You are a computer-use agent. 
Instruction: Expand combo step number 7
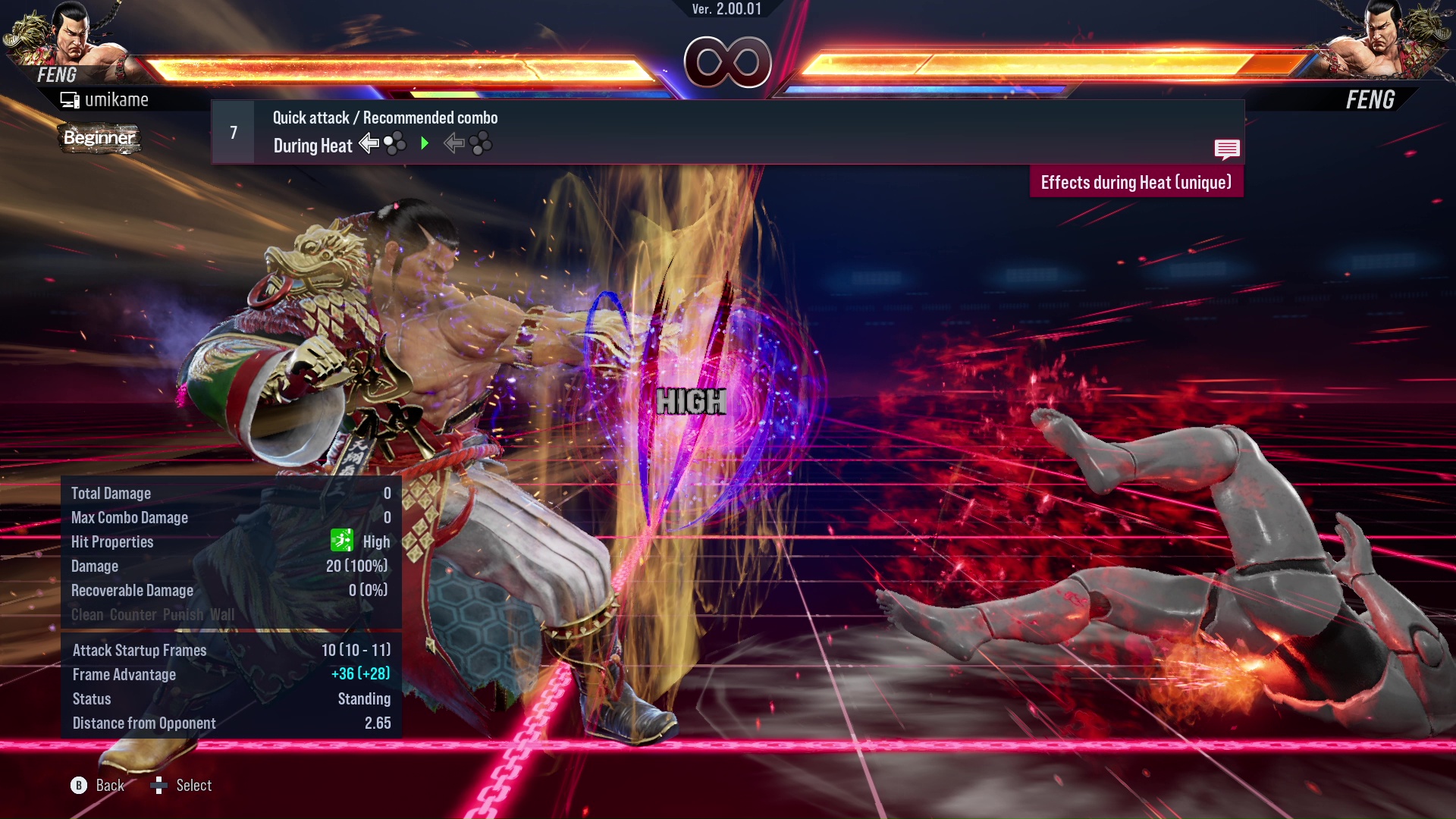tap(233, 131)
